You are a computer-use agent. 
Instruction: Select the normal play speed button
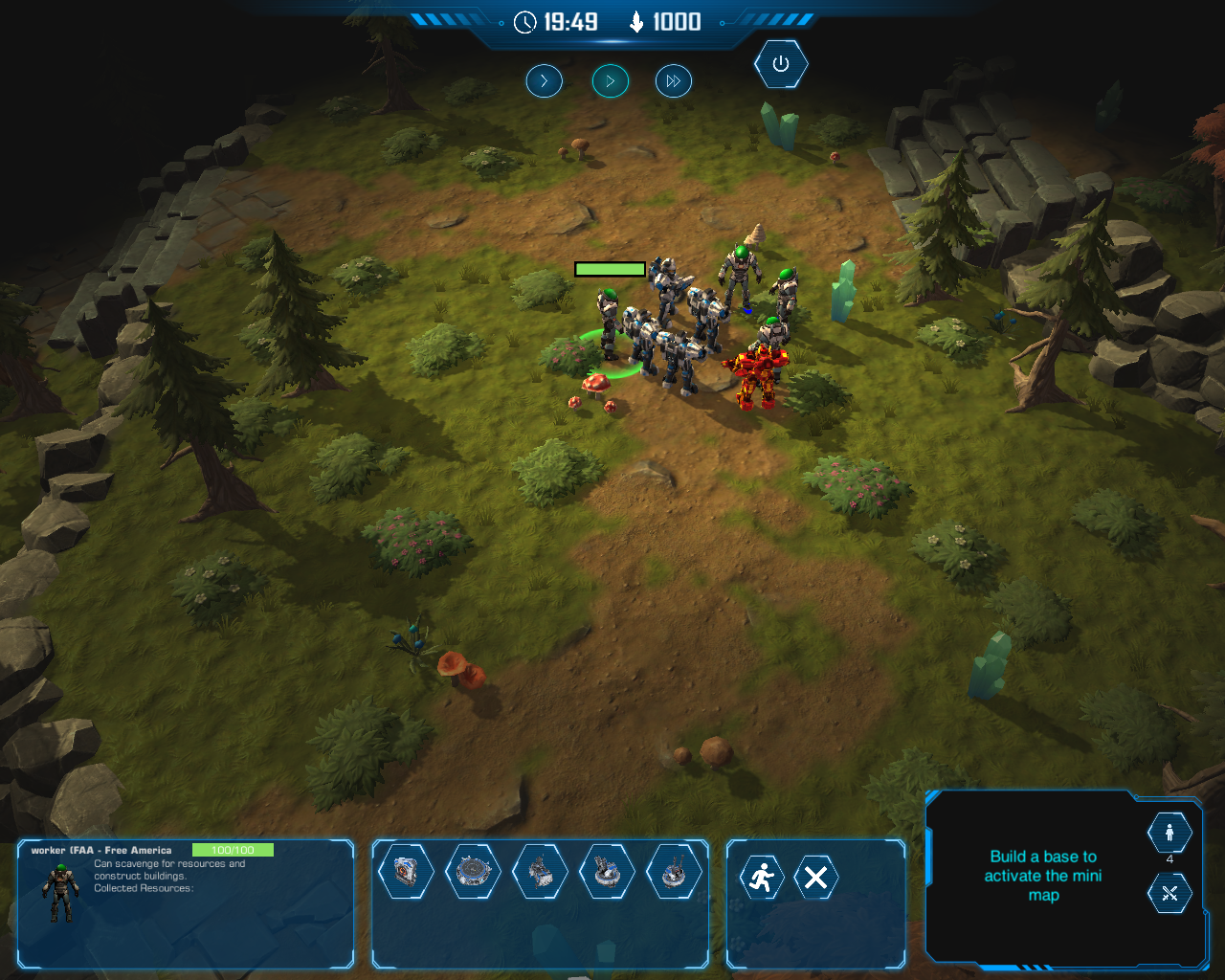pyautogui.click(x=610, y=81)
